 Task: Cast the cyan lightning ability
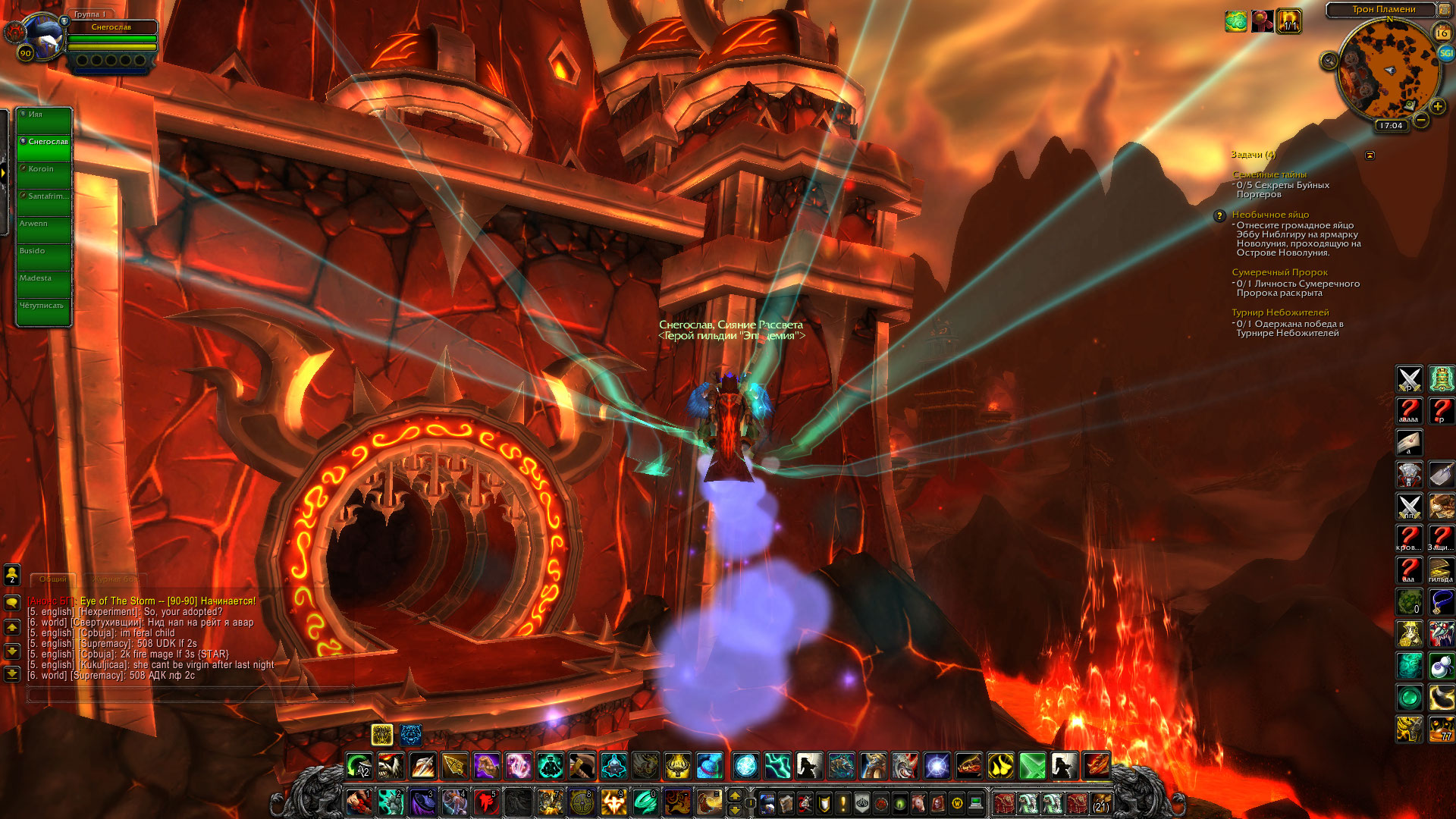[777, 766]
